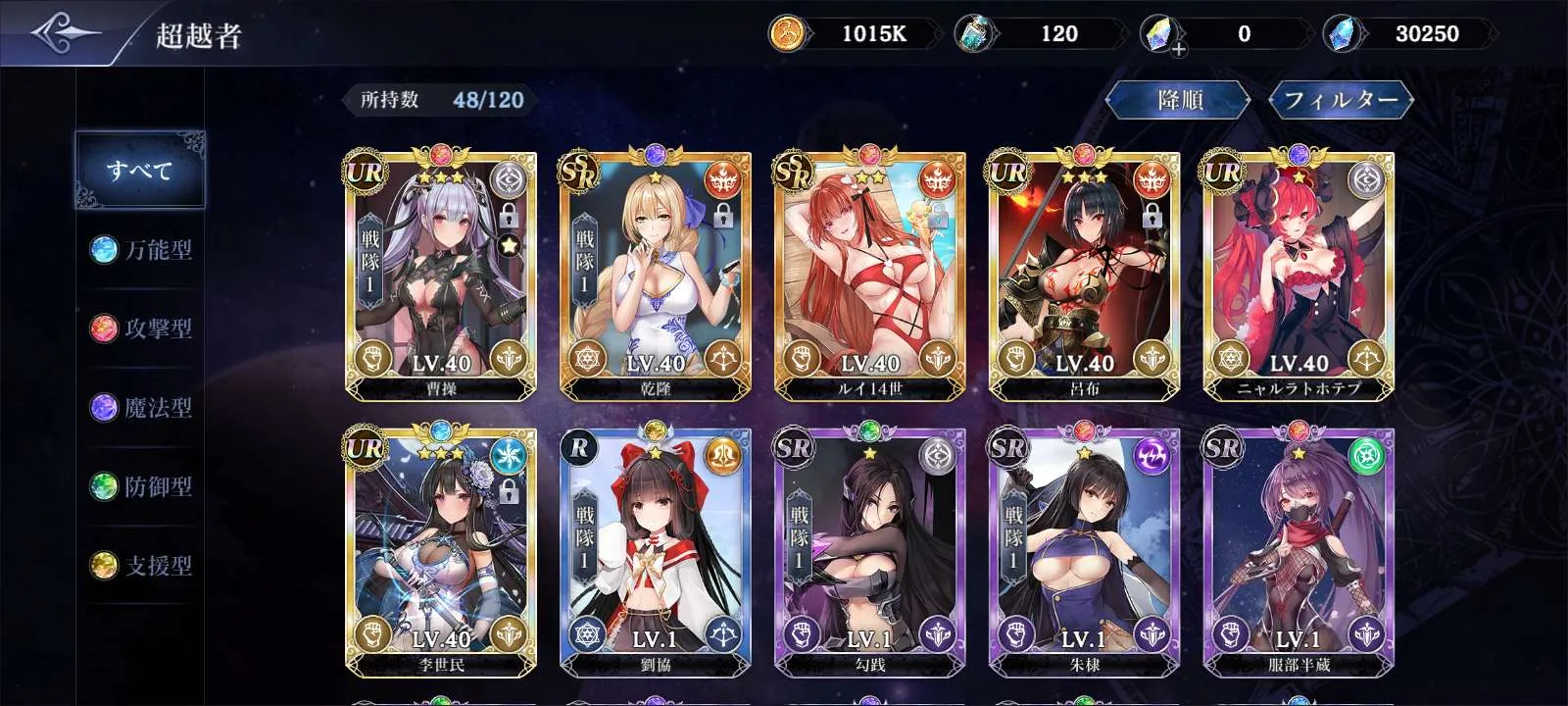Choose the 服部半蔵 SR card
The image size is (1568, 706).
tap(1298, 551)
